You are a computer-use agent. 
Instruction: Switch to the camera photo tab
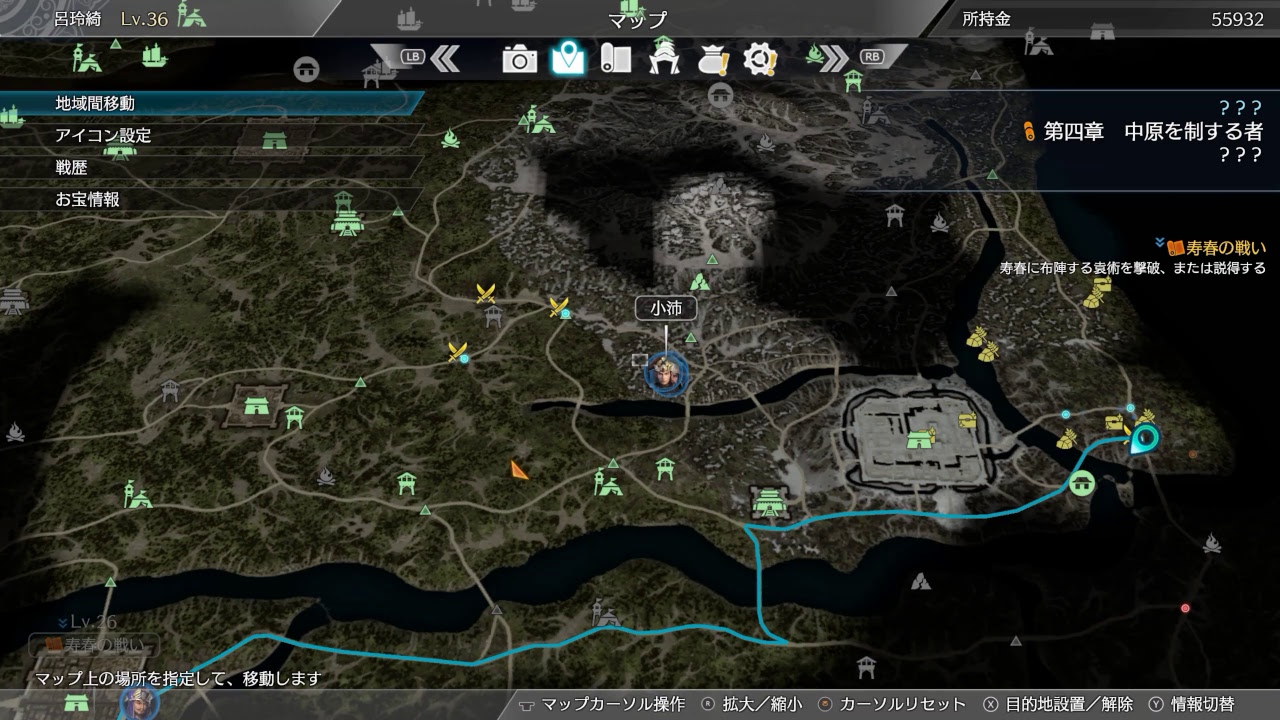[x=520, y=60]
